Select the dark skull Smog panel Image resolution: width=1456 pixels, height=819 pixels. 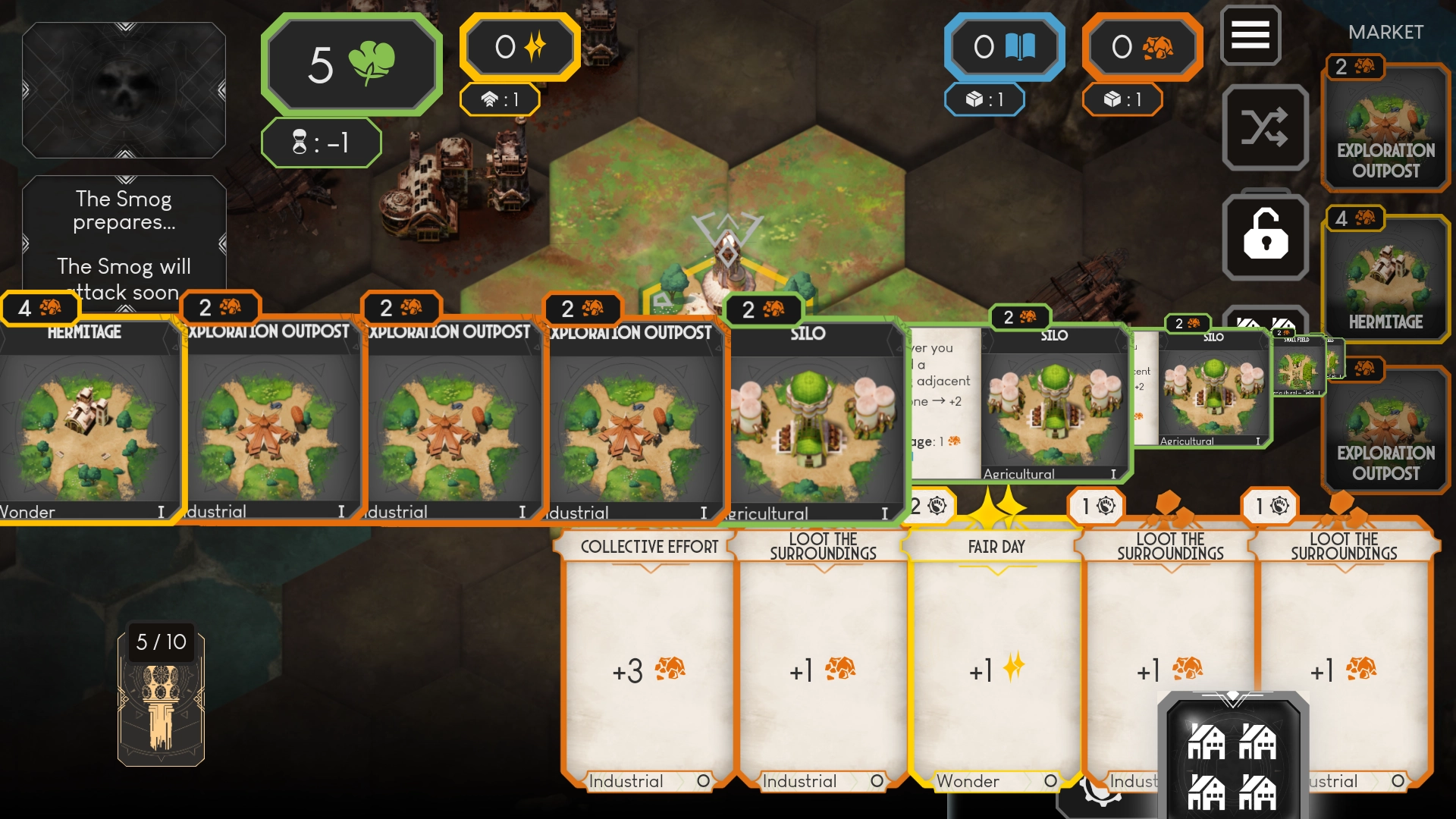click(x=124, y=89)
